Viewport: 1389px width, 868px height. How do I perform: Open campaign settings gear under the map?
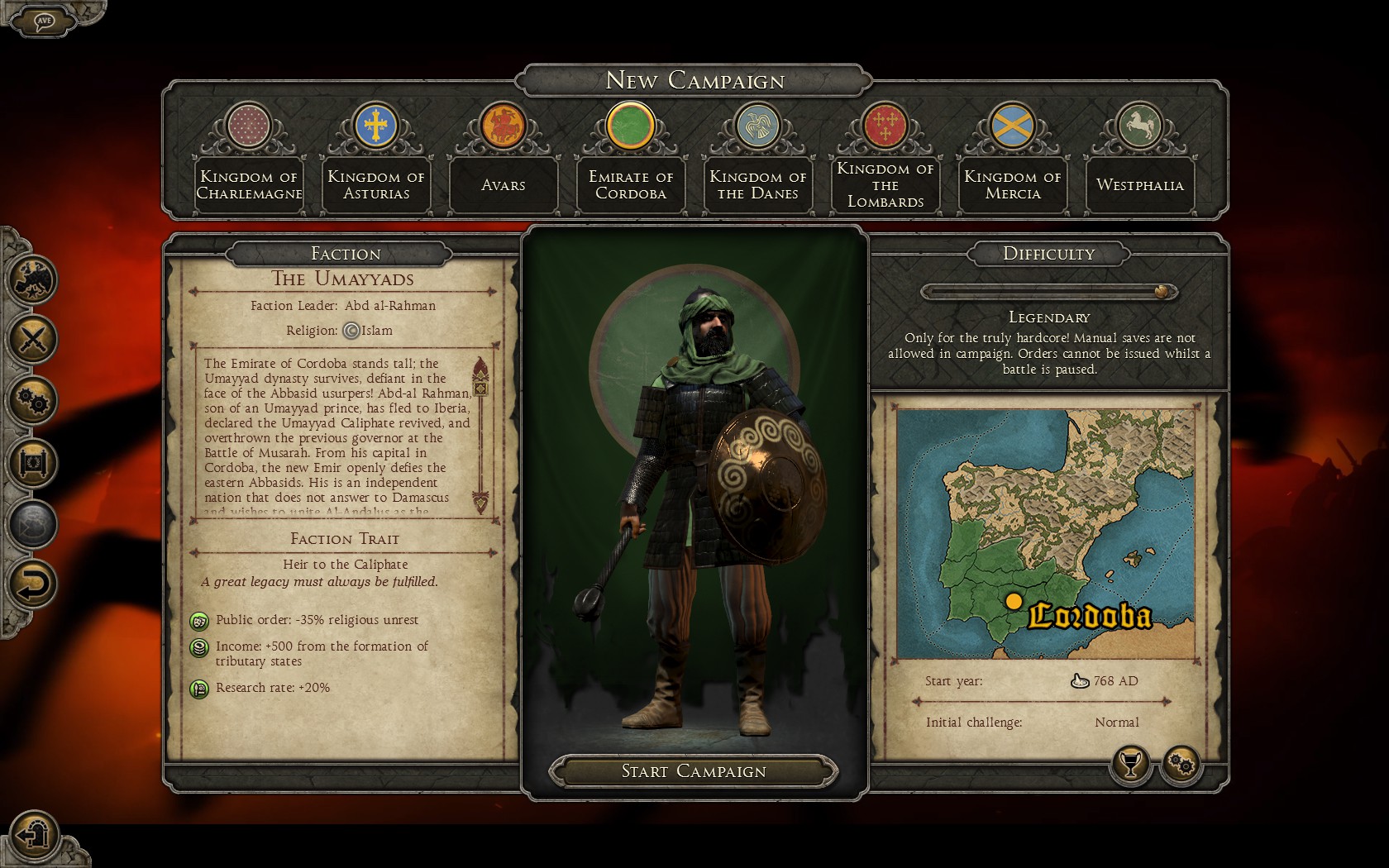click(x=1181, y=765)
